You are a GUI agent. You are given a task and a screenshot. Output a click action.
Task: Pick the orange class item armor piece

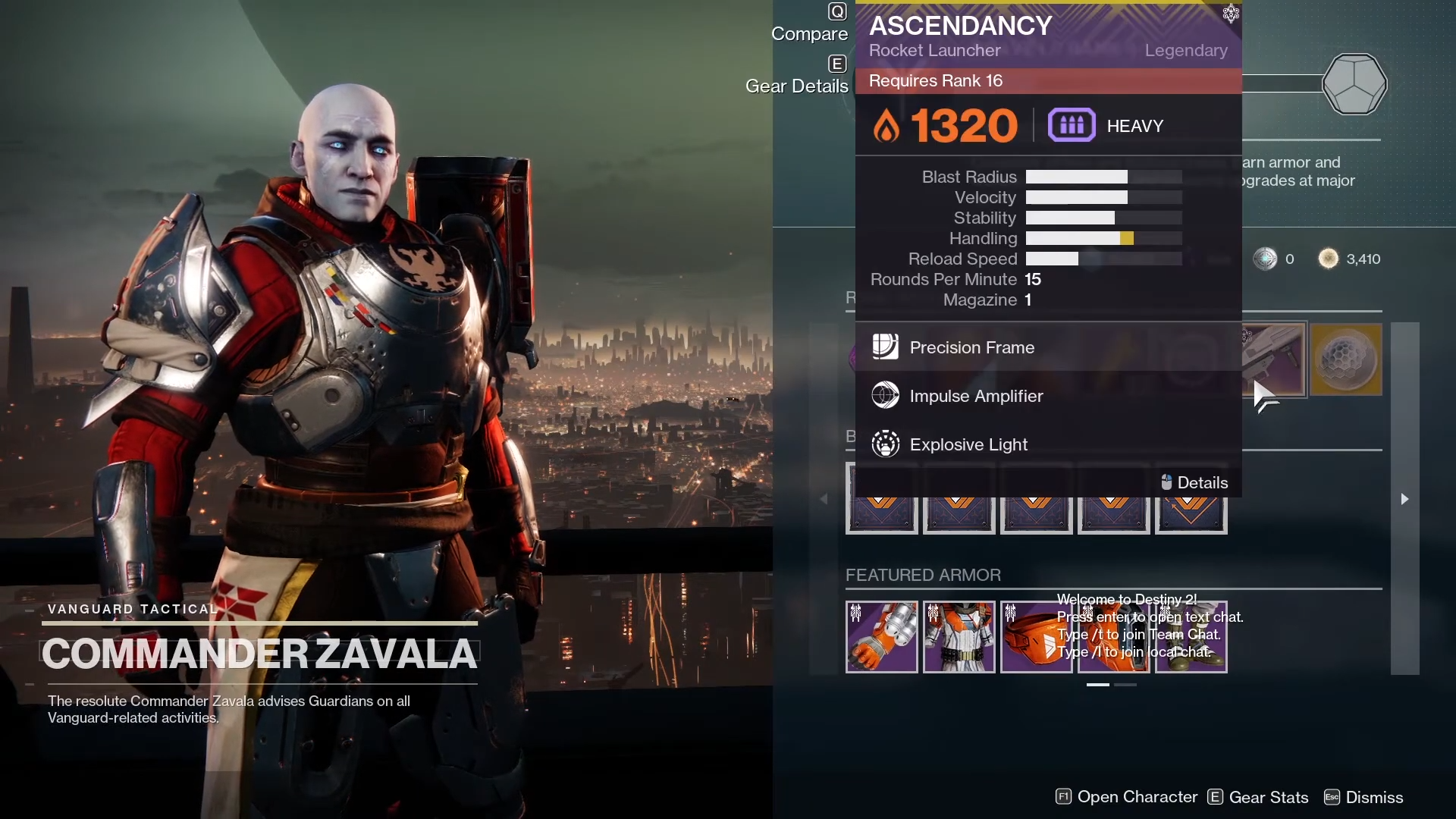(x=1037, y=637)
